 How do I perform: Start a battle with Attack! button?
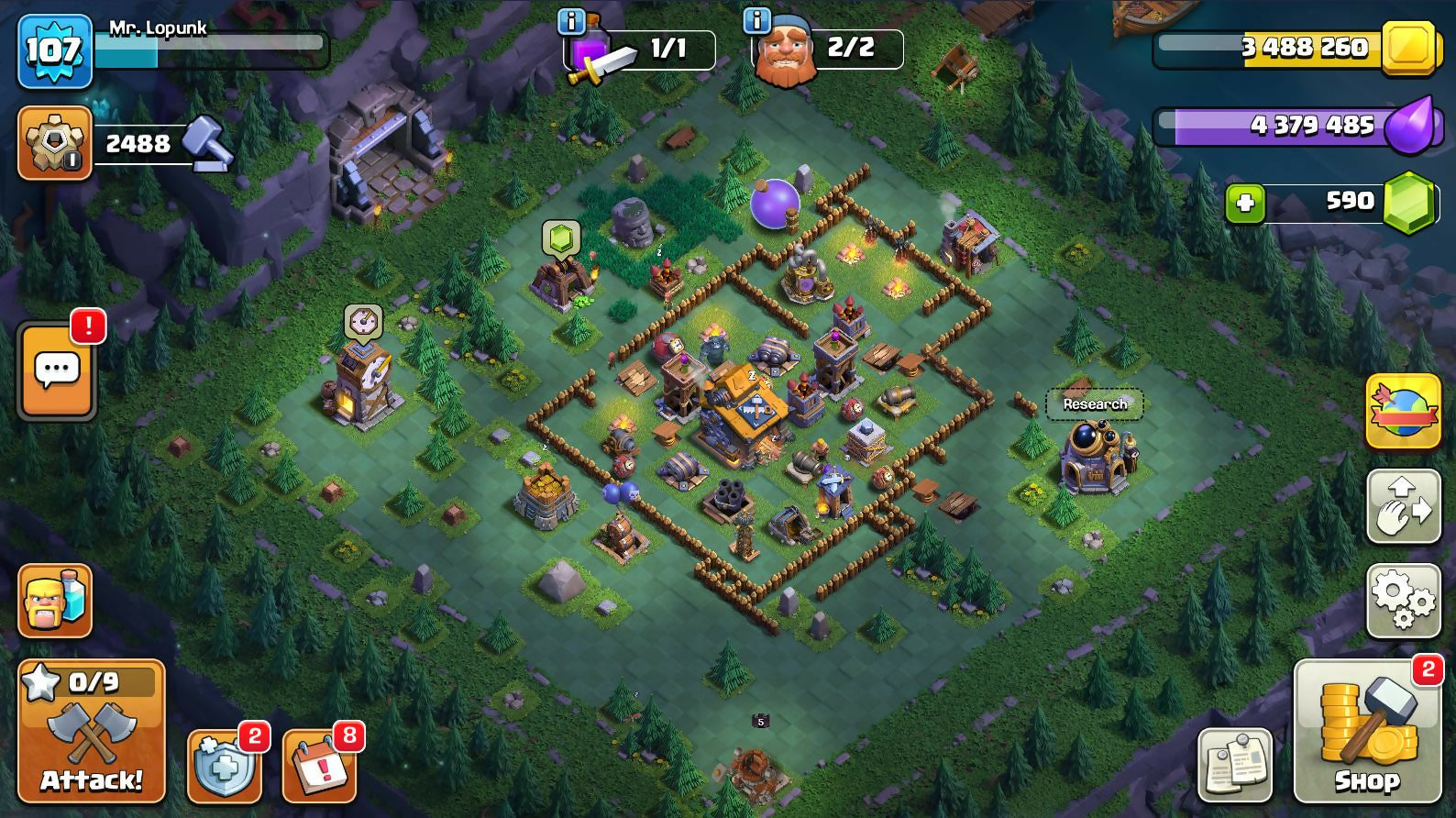click(92, 731)
